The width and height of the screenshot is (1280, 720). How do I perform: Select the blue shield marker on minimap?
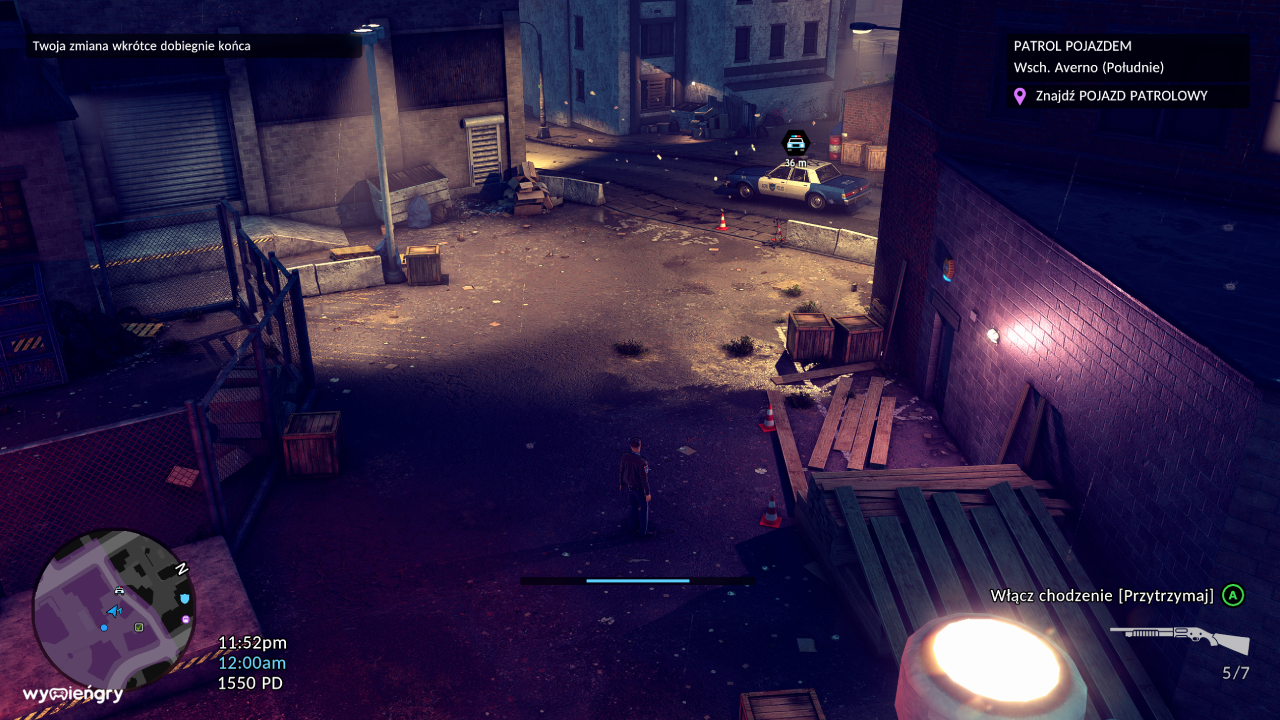(184, 598)
